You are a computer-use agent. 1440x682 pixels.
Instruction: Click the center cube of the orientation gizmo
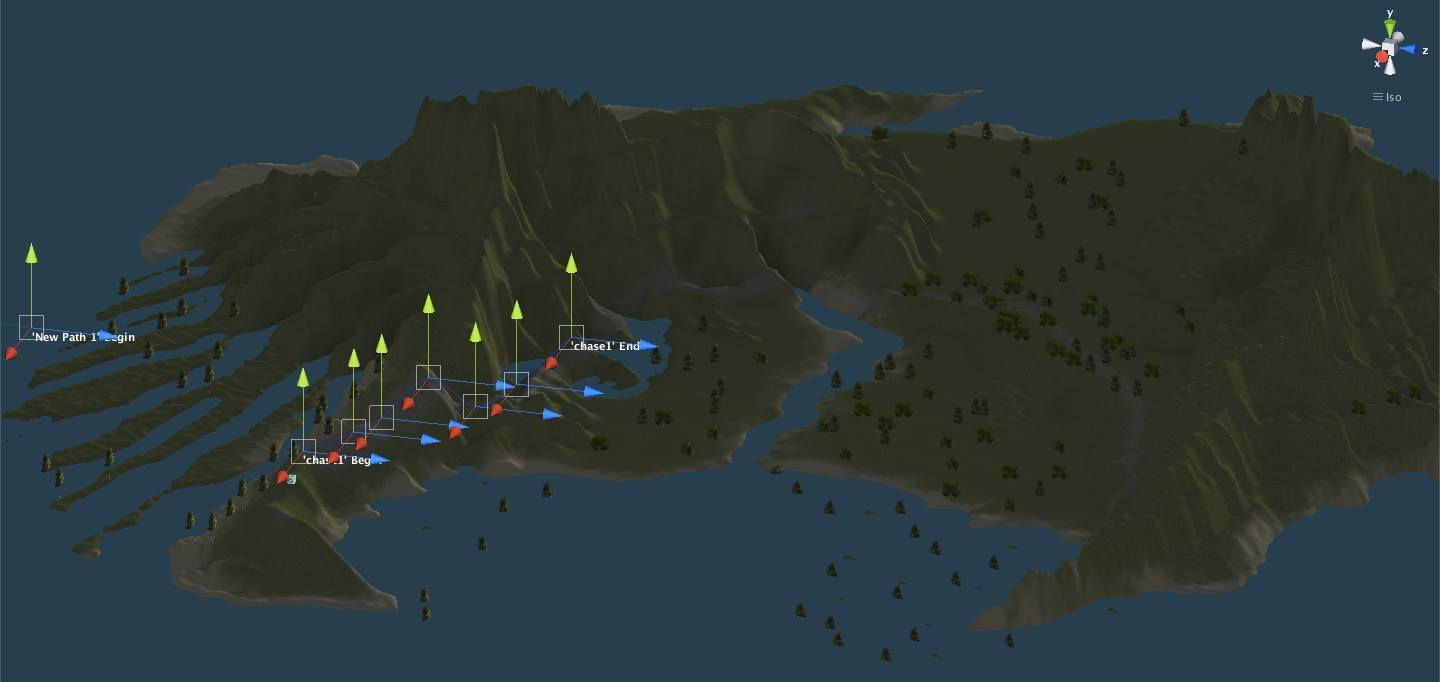click(x=1389, y=47)
